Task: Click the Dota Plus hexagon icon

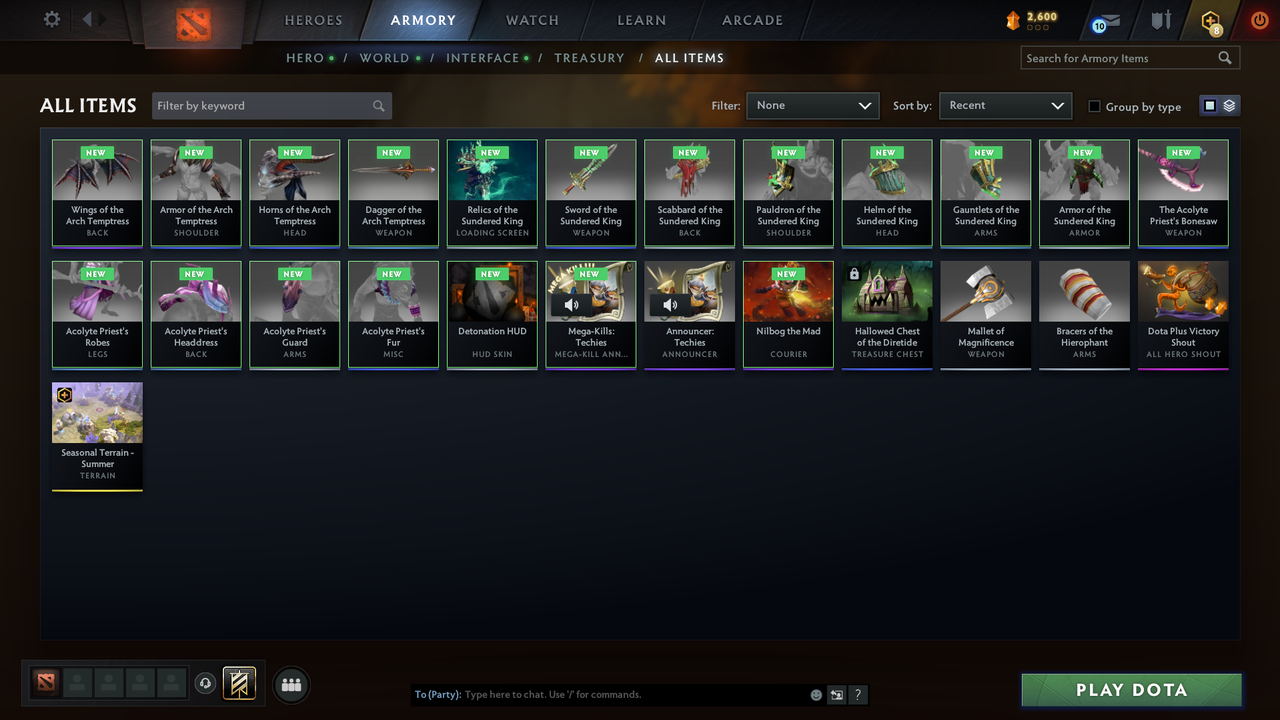Action: [1211, 20]
